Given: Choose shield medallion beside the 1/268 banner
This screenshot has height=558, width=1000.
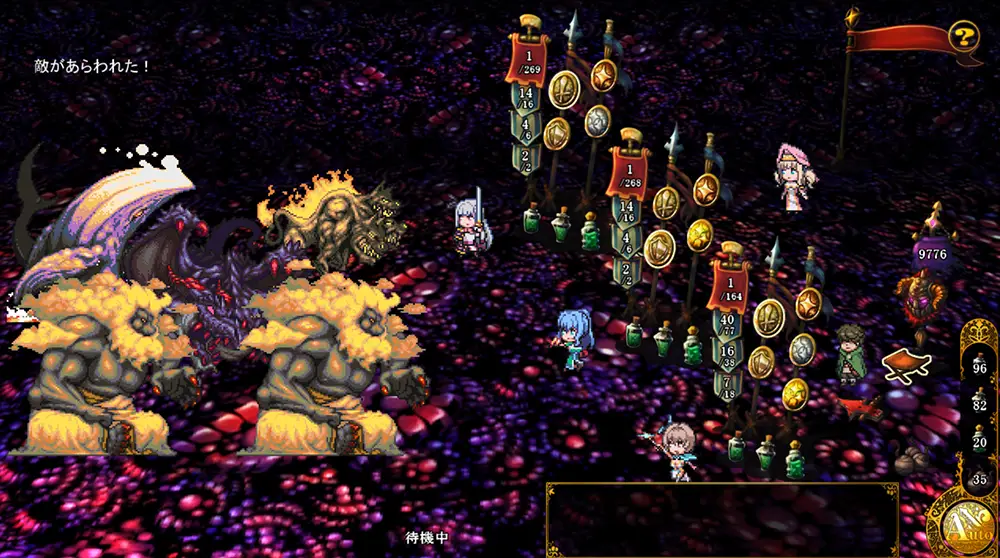Looking at the screenshot, I should pos(659,247).
